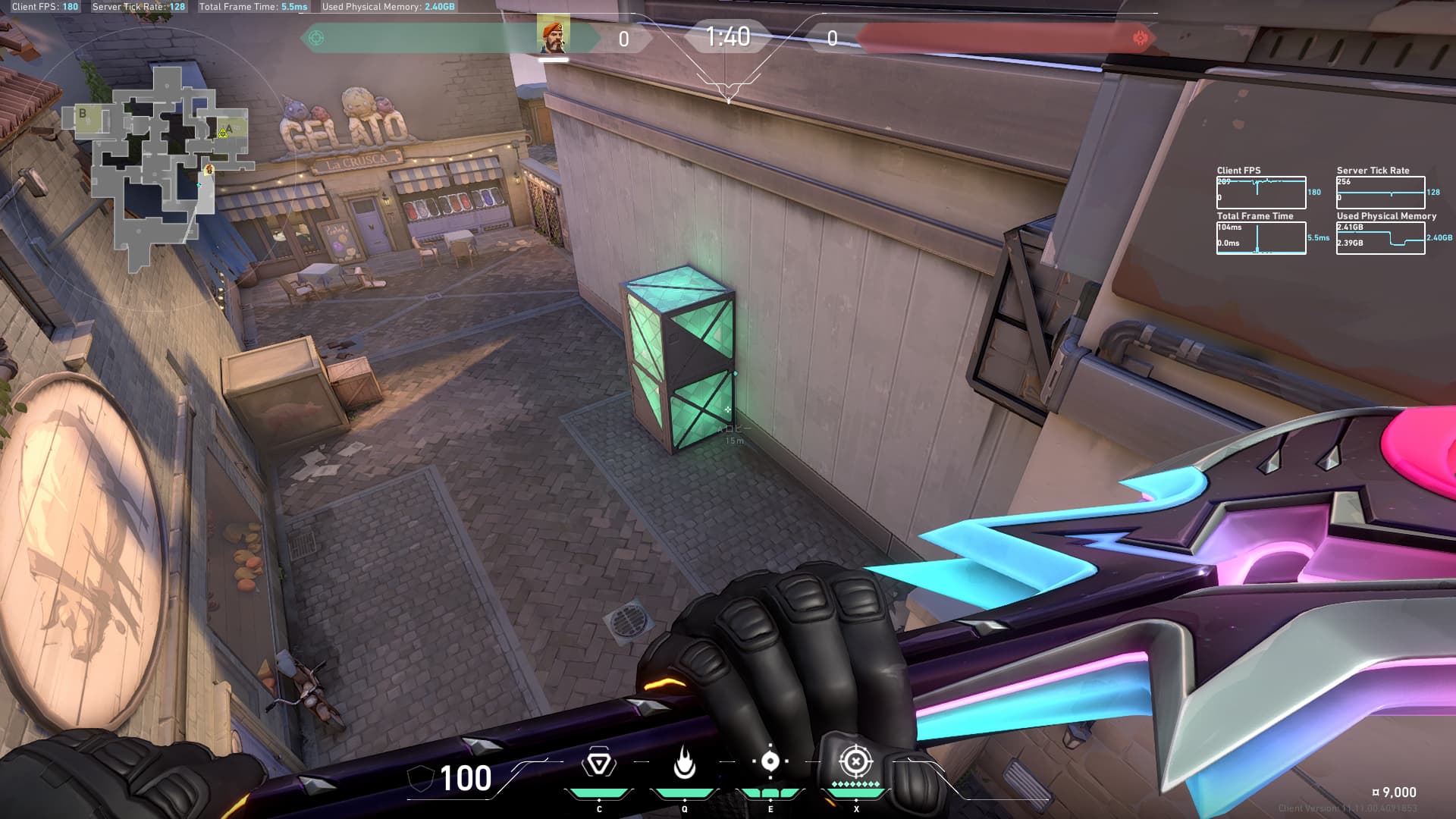This screenshot has width=1456, height=819.
Task: Select Brimstone's portrait in the top bar
Action: (553, 36)
